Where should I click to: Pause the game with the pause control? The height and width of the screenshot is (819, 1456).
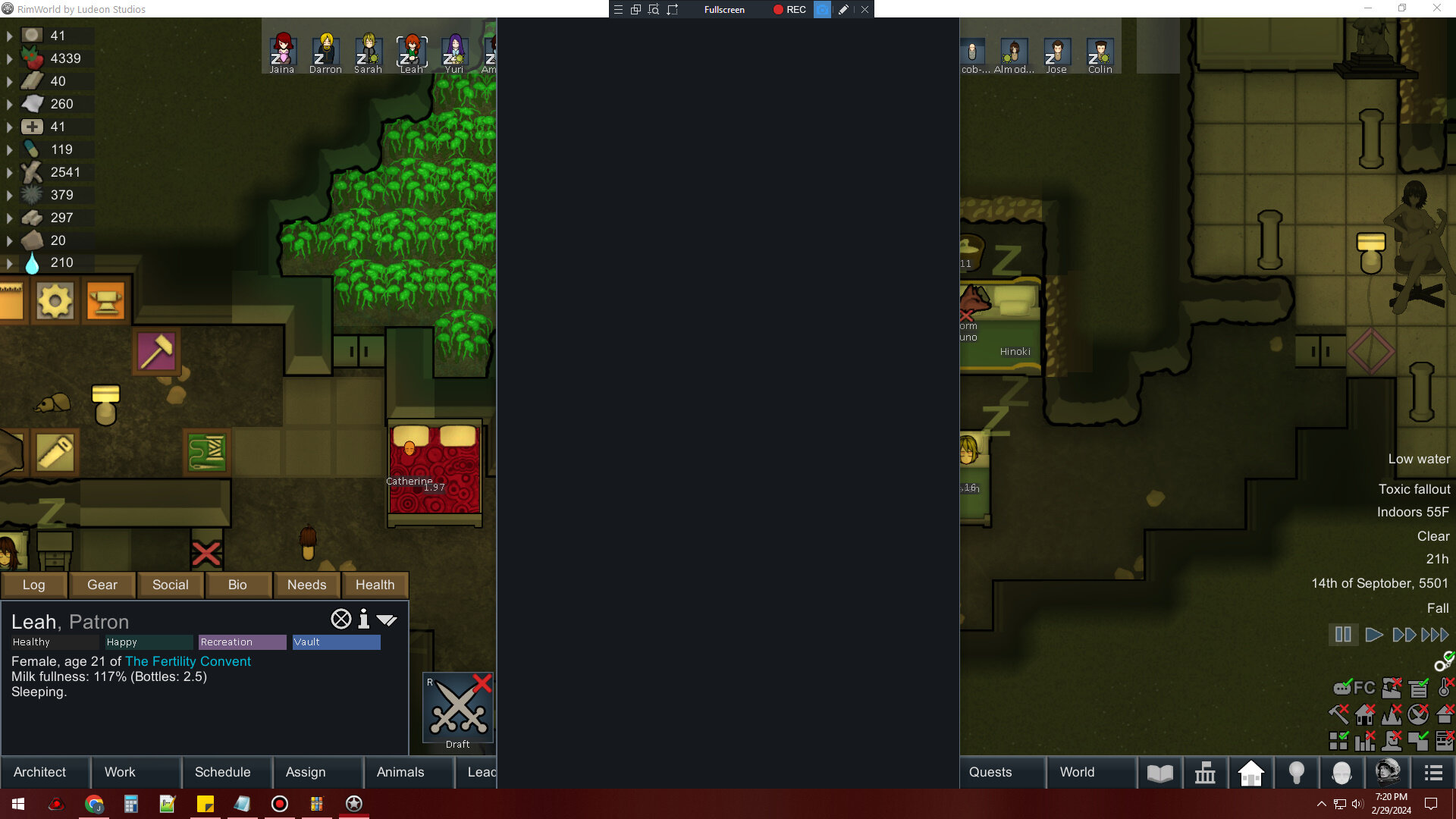(x=1342, y=635)
